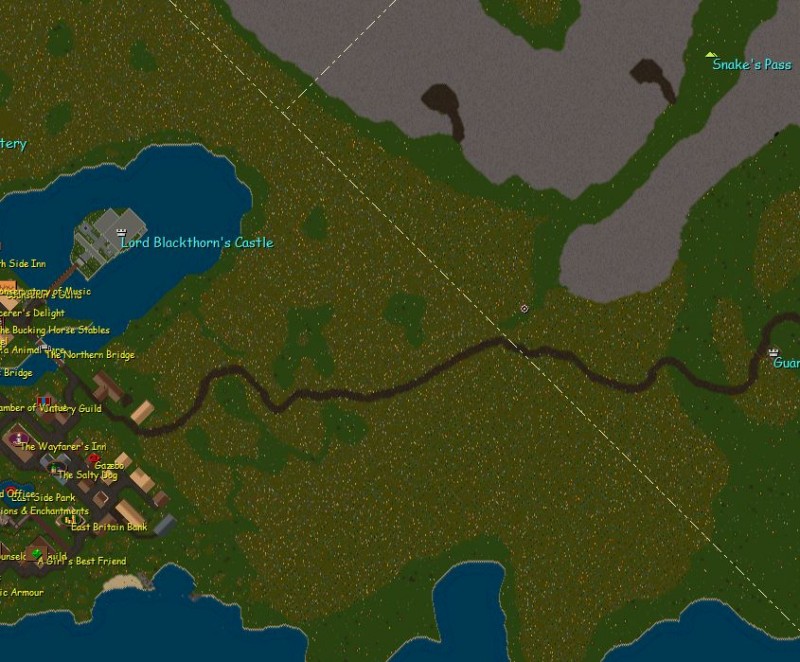This screenshot has width=800, height=662.
Task: Select the player position crosshair marker
Action: pos(524,309)
